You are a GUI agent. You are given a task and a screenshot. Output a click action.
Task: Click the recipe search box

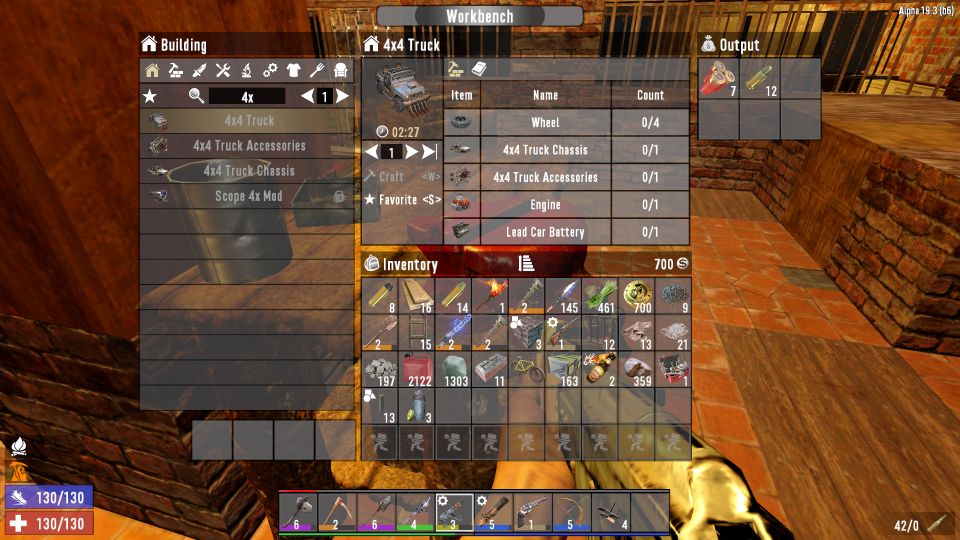point(246,97)
